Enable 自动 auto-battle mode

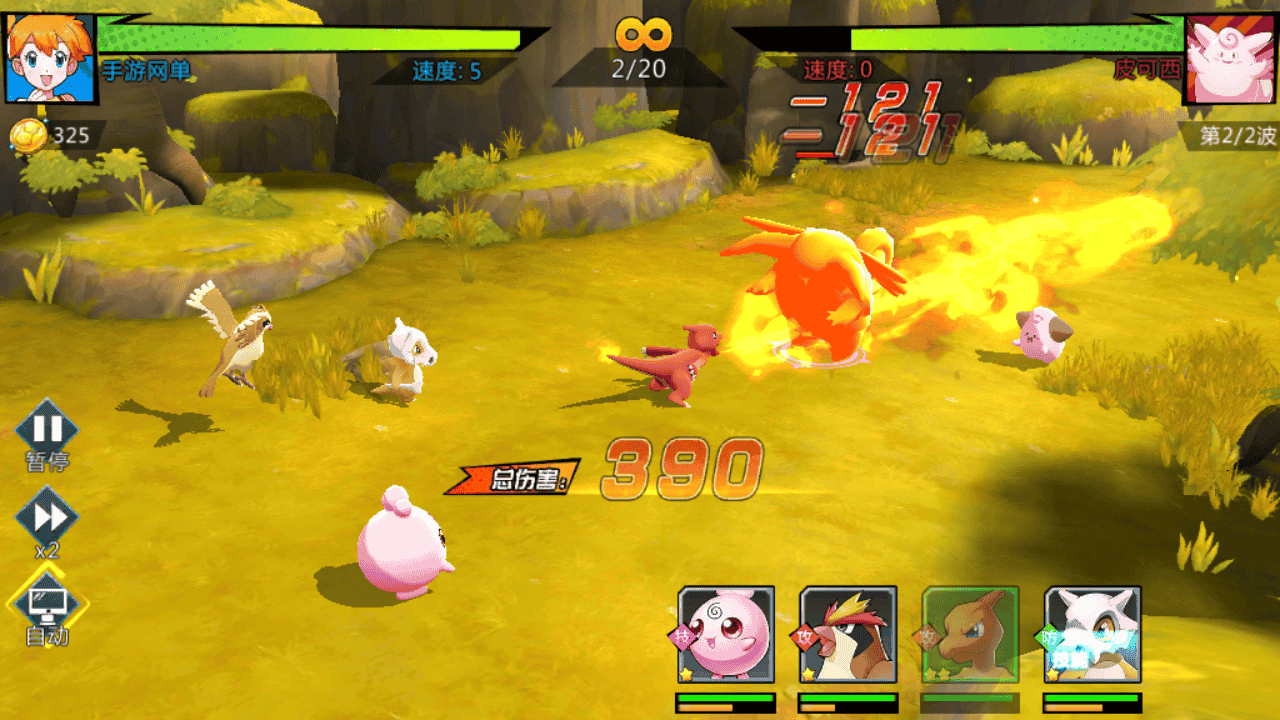coord(48,603)
